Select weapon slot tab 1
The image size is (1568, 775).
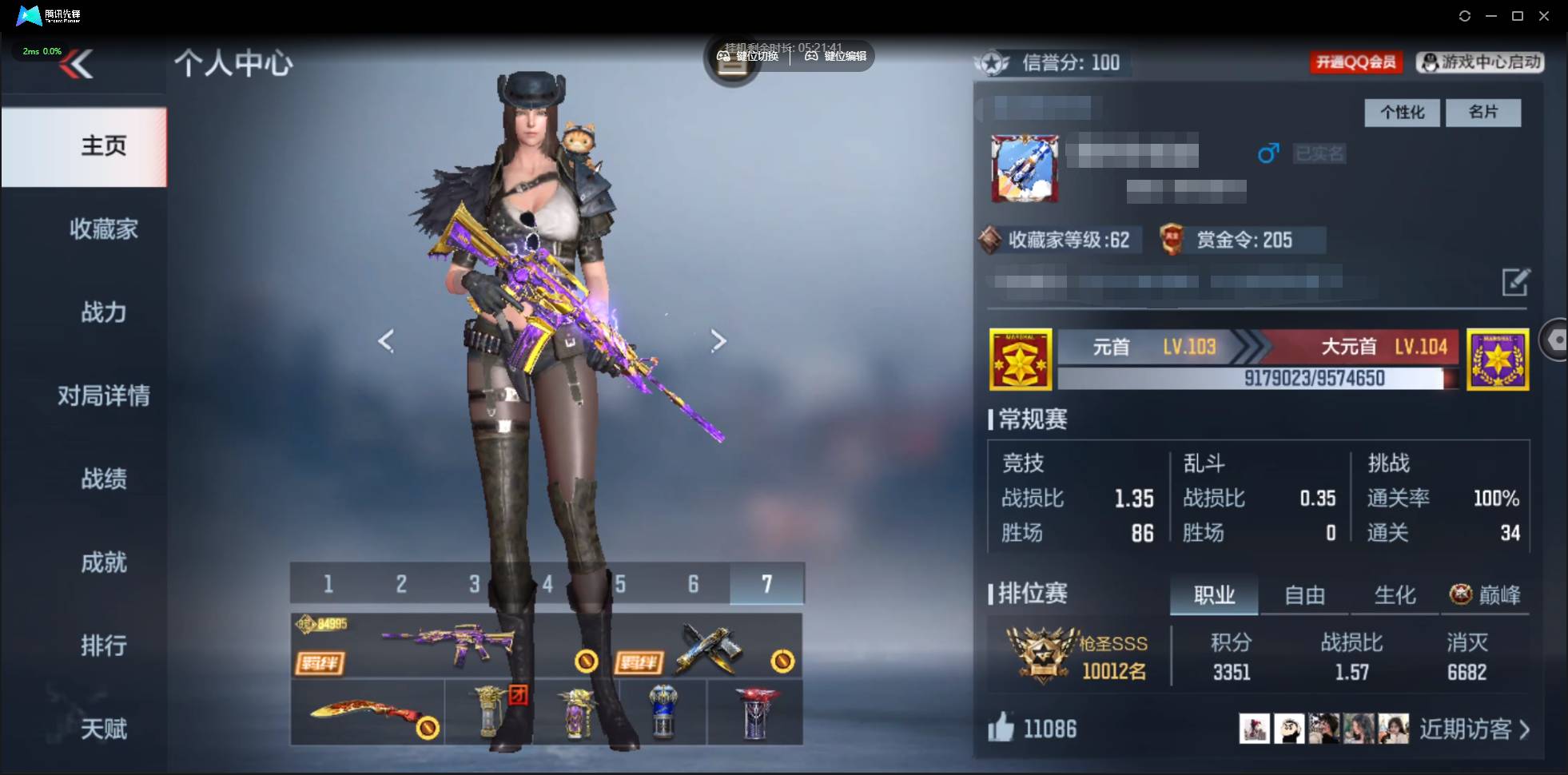[328, 584]
